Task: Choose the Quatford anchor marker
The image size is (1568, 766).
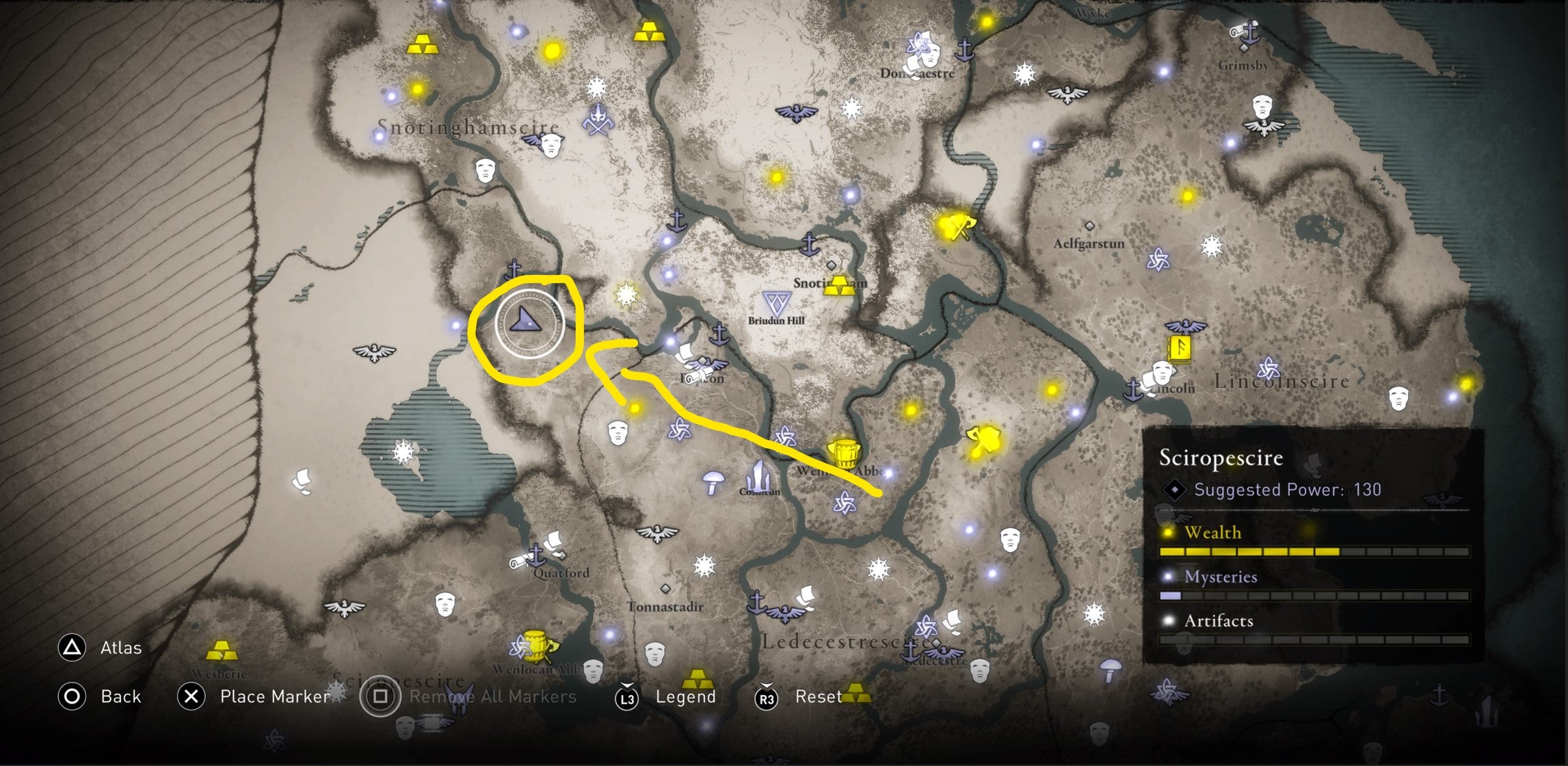Action: coord(536,555)
